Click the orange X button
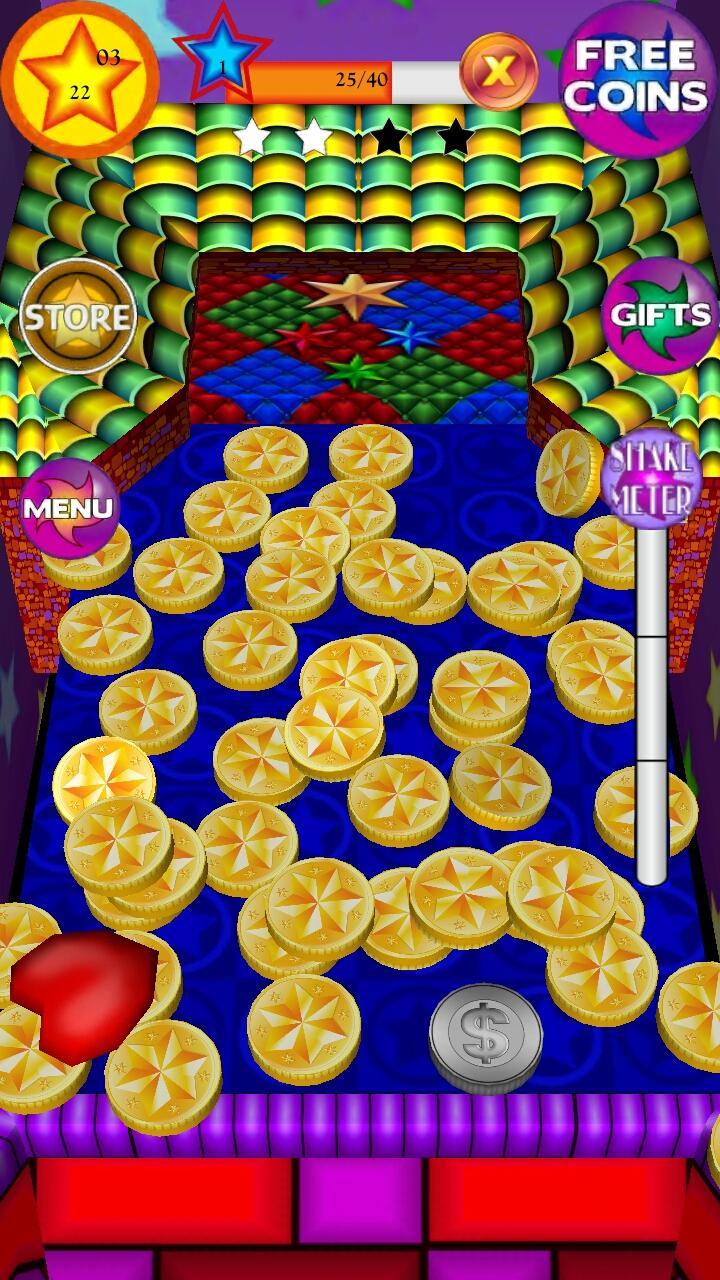Image resolution: width=720 pixels, height=1280 pixels. [499, 71]
